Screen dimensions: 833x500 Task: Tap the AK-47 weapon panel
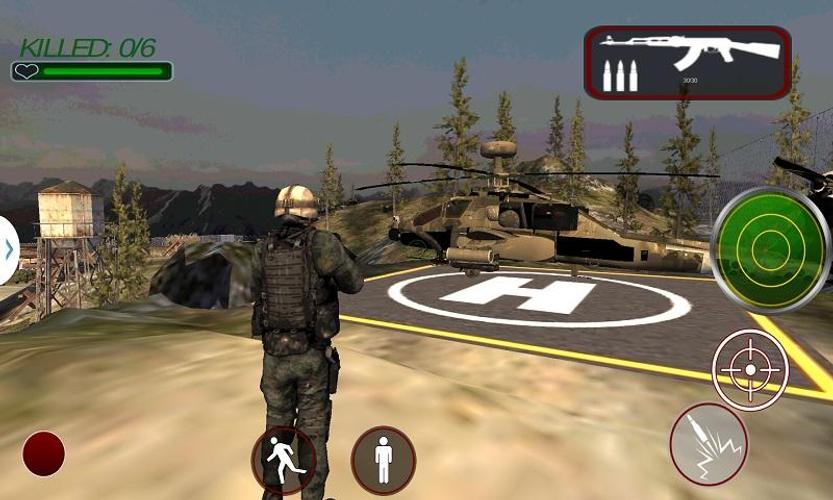click(687, 62)
